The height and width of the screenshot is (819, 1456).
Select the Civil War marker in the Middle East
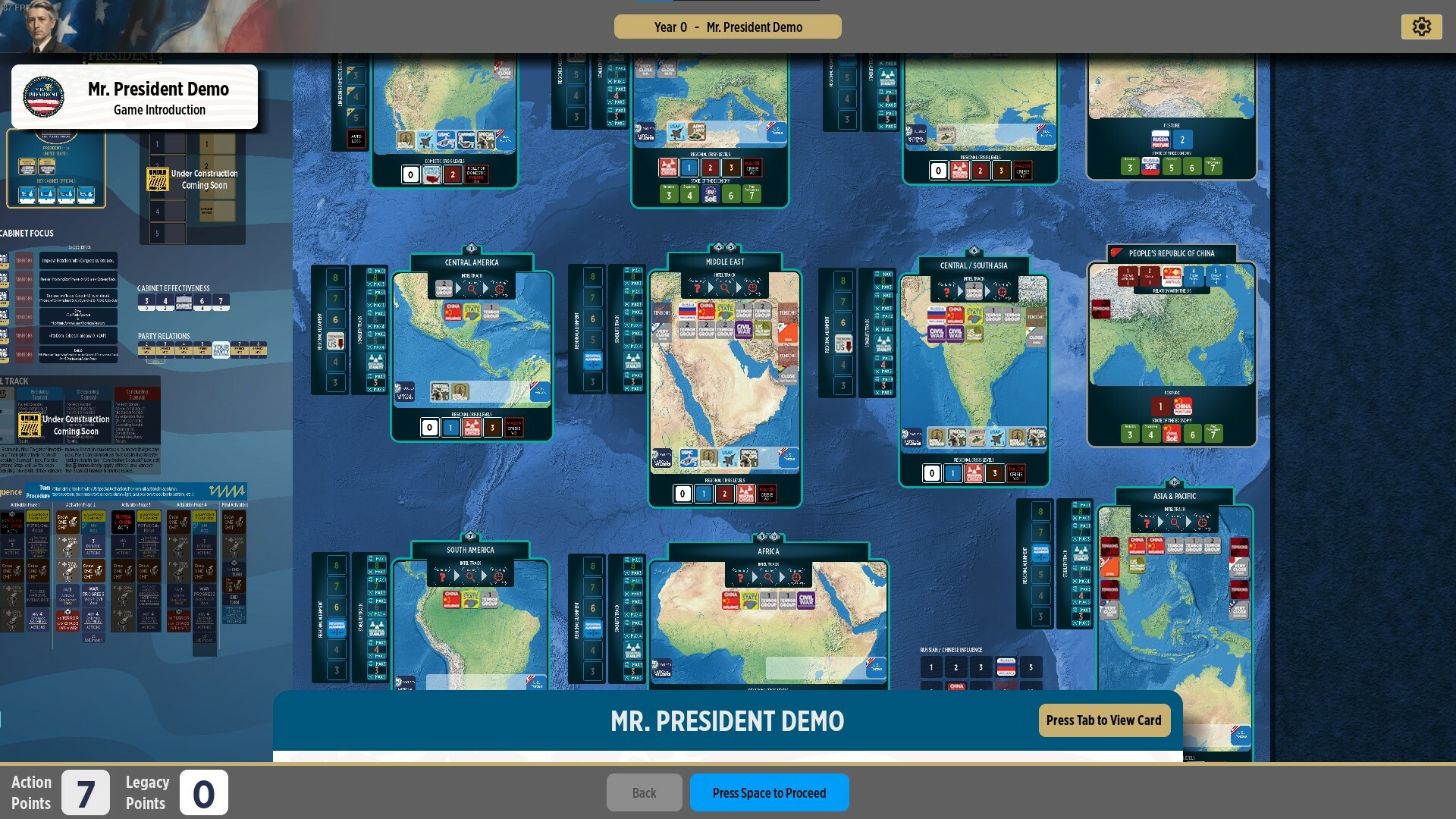744,330
